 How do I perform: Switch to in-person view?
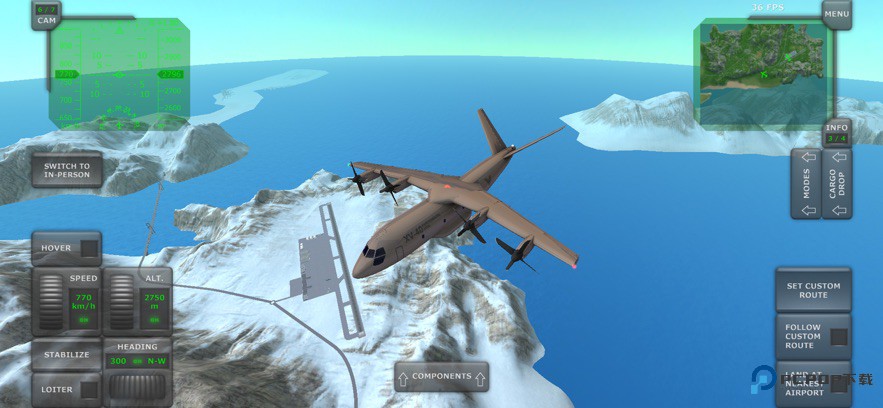tap(66, 170)
